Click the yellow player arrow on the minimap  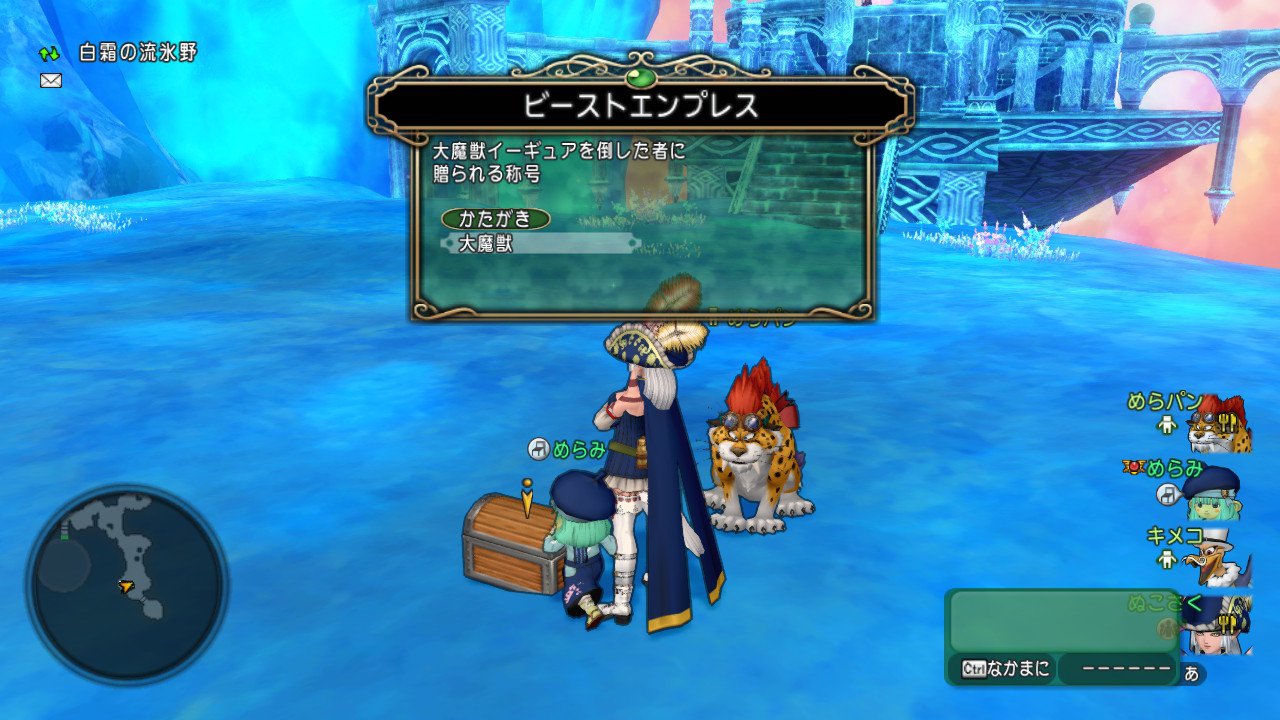pyautogui.click(x=128, y=588)
